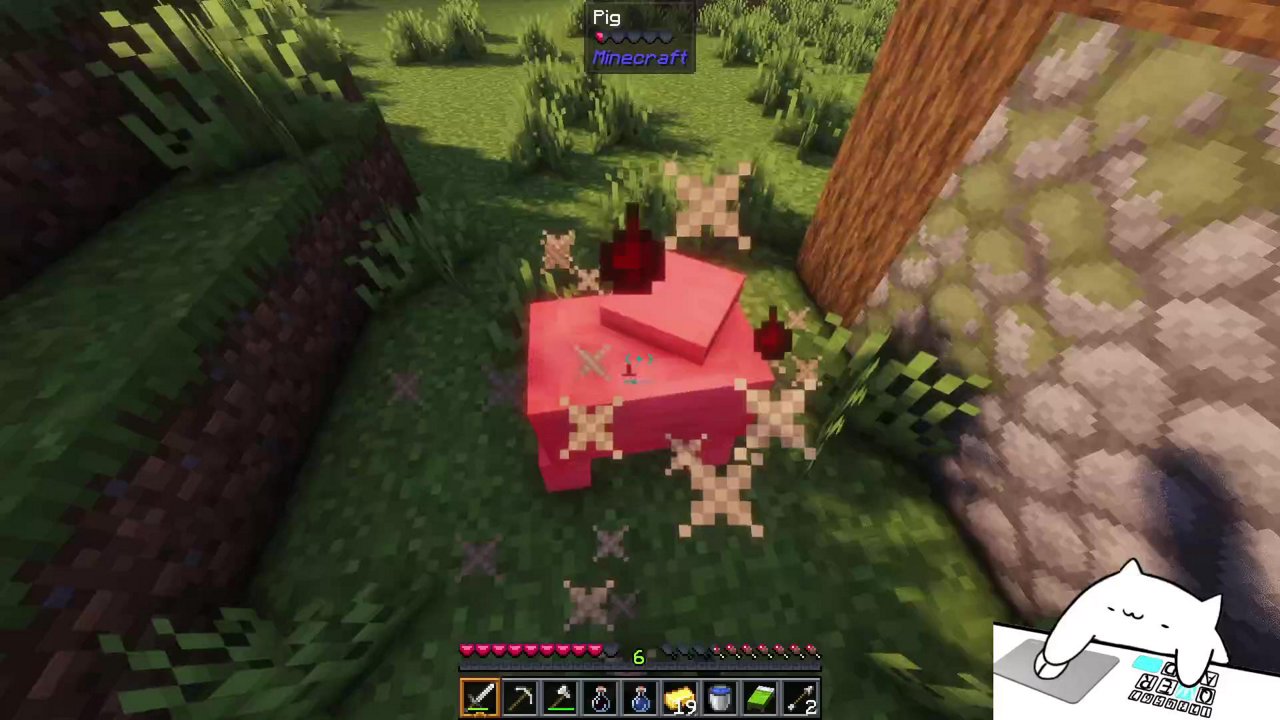
Task: Click the Pig nameplate label
Action: (607, 16)
